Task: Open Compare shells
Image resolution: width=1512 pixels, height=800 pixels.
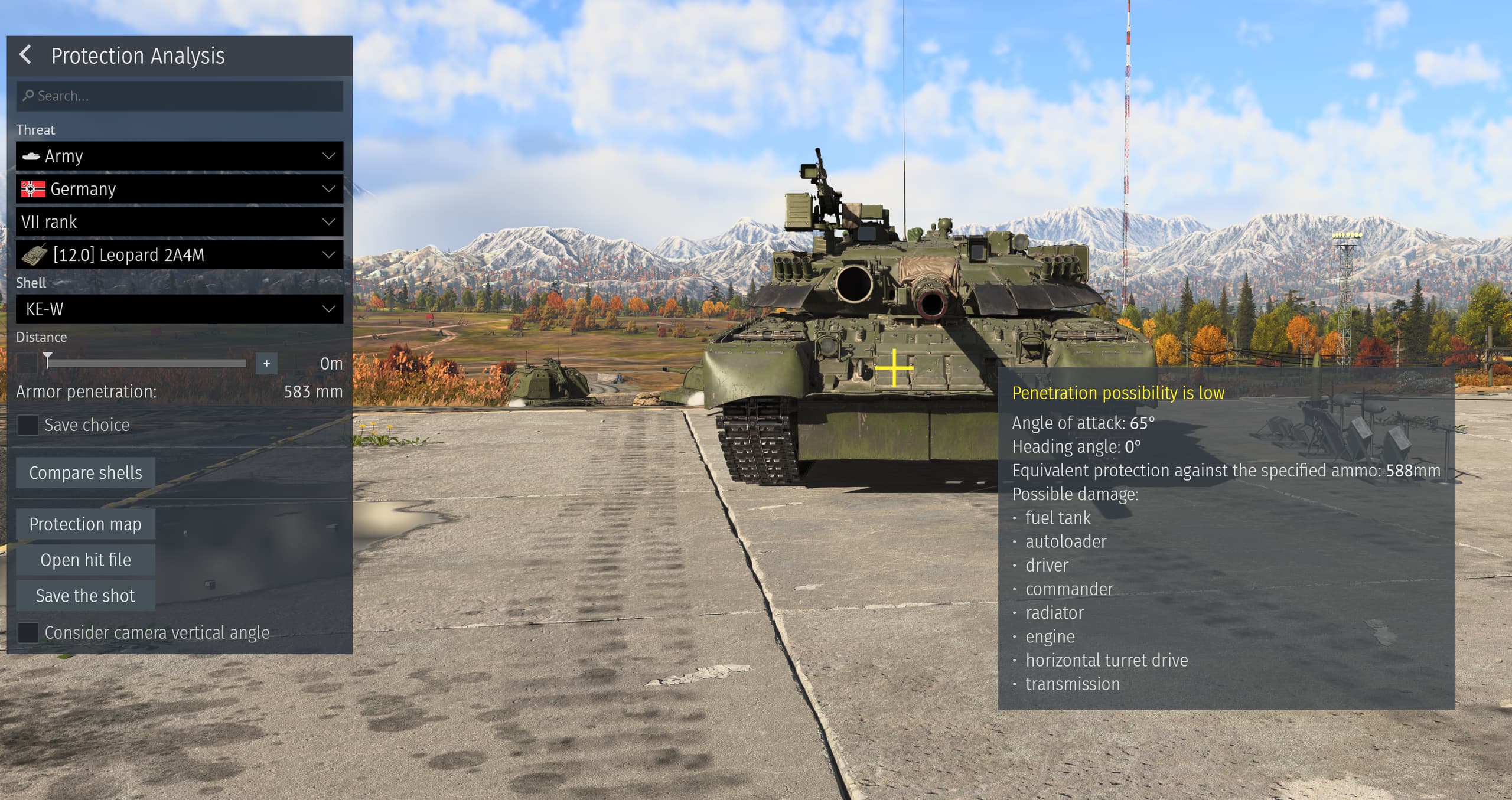Action: coord(86,472)
